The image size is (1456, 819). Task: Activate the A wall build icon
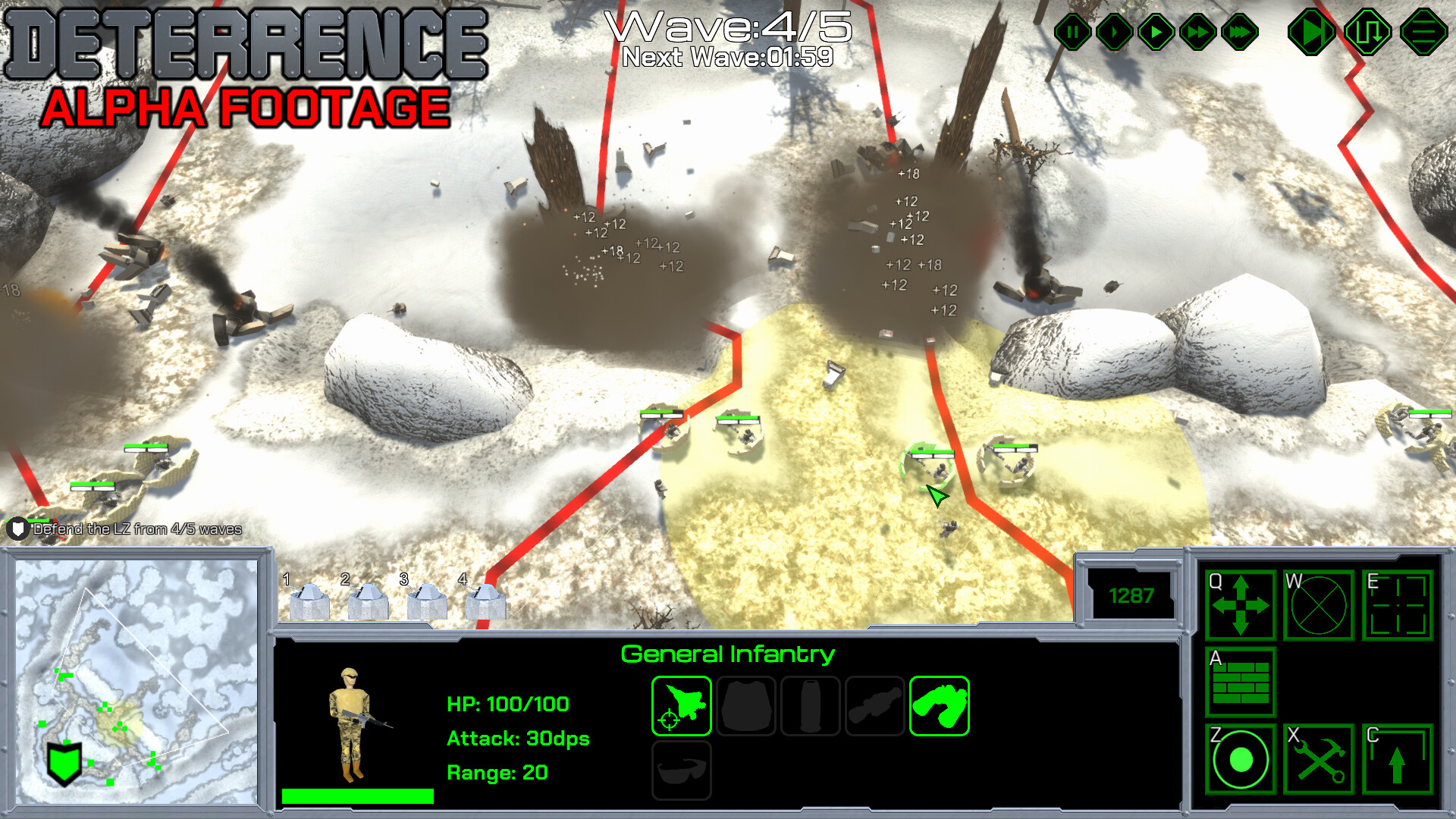[1240, 683]
